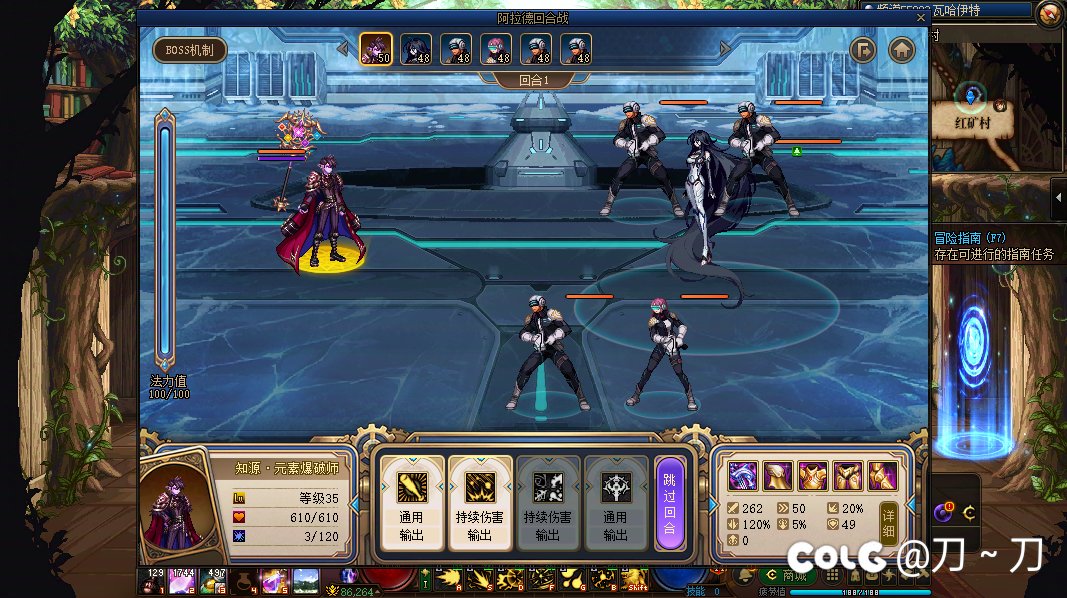
Task: Click the home button in battle window
Action: pos(902,50)
